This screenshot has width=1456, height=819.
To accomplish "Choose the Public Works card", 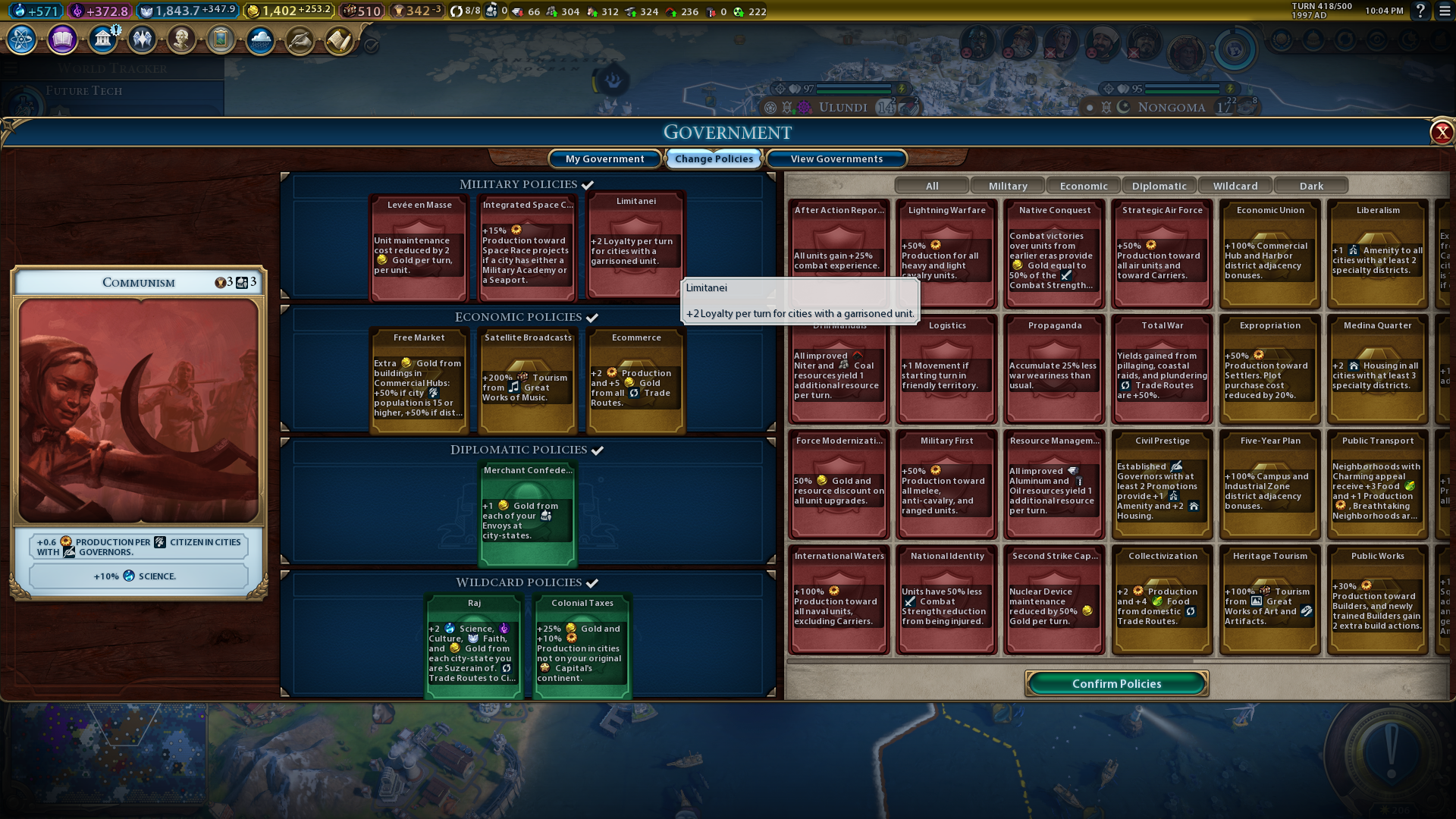I will click(1378, 599).
